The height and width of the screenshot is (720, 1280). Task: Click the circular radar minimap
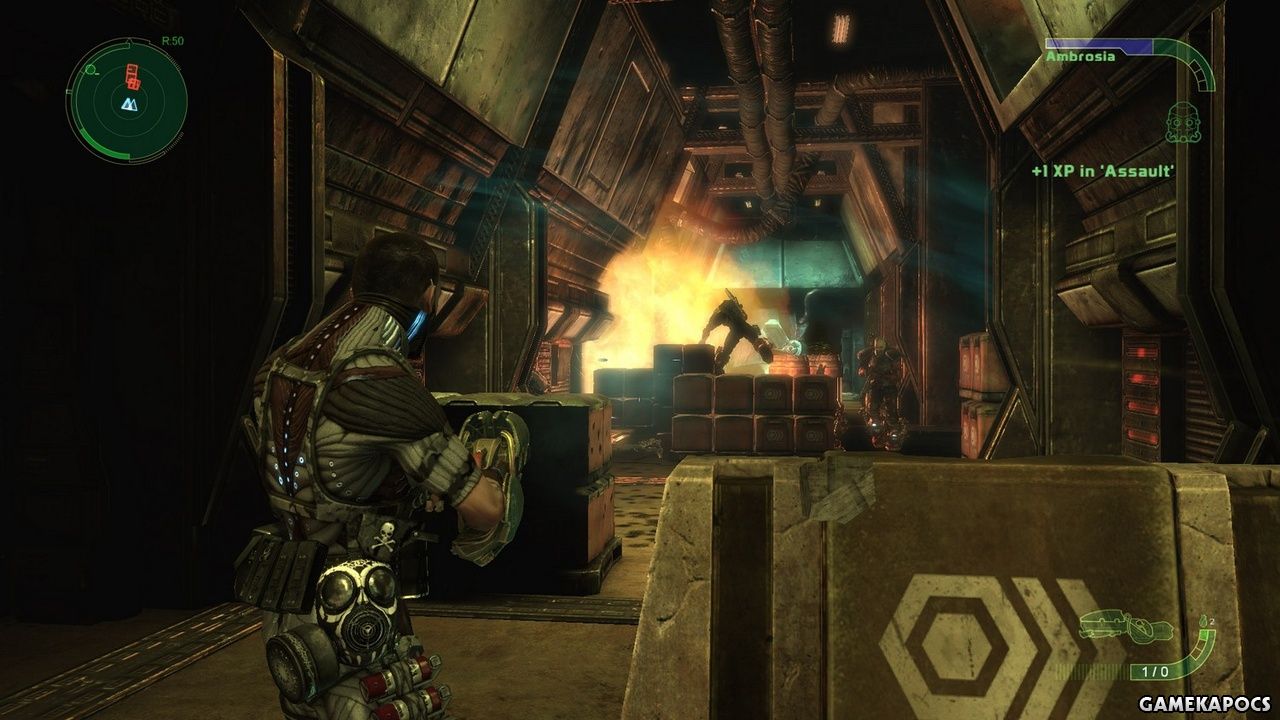[x=127, y=98]
